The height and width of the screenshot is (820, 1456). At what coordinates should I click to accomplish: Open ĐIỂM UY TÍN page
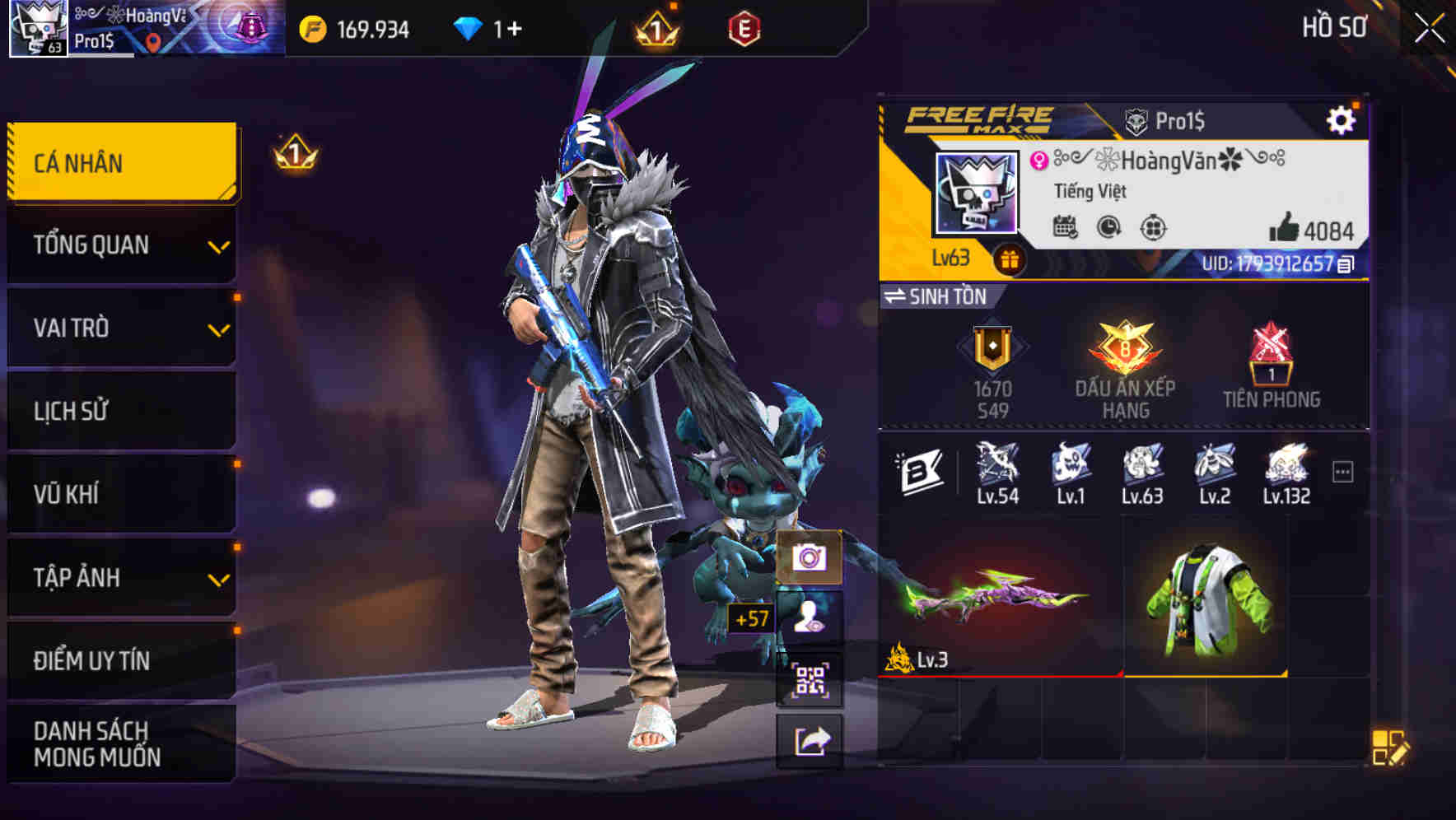120,659
